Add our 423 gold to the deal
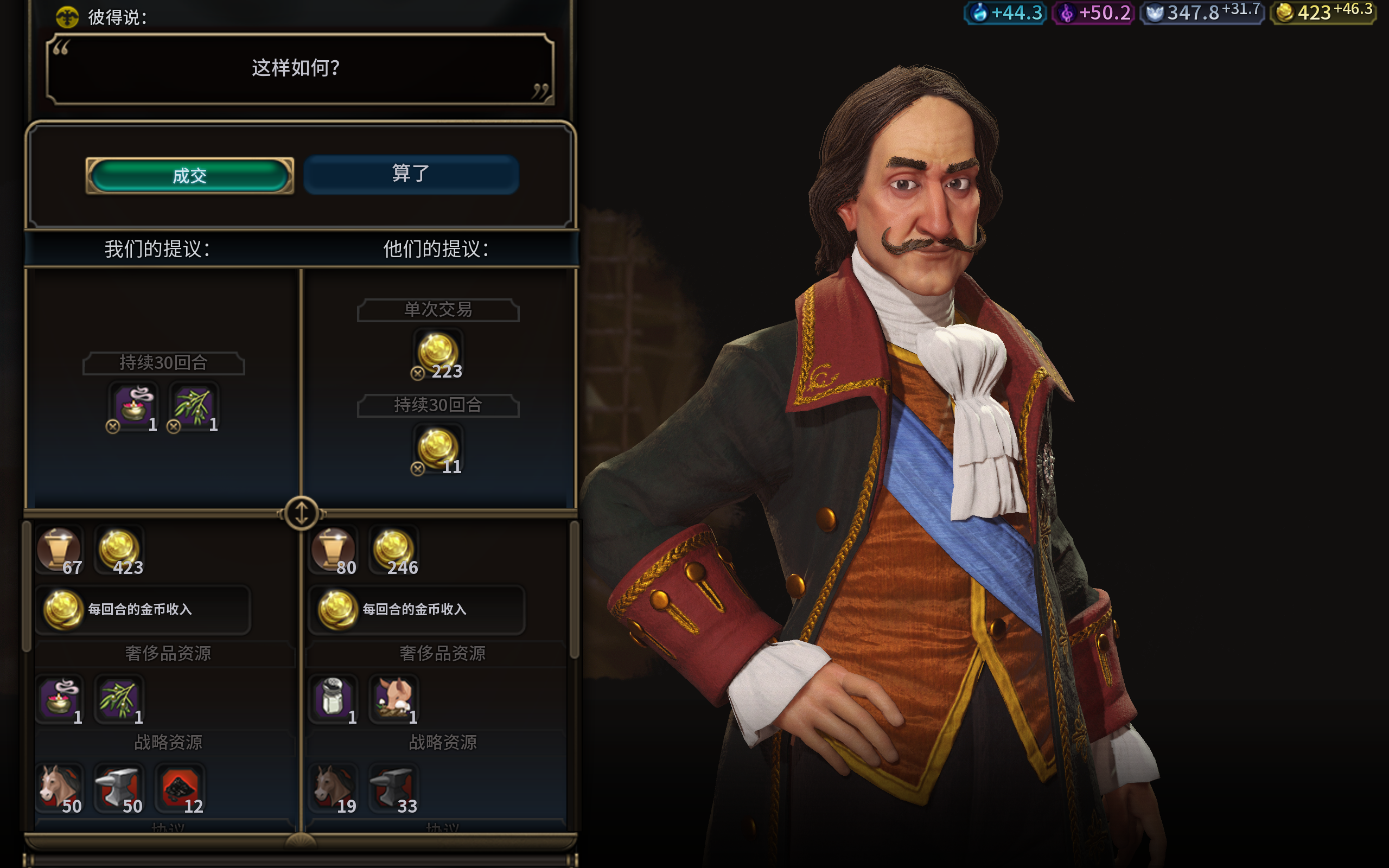1389x868 pixels. pos(119,551)
